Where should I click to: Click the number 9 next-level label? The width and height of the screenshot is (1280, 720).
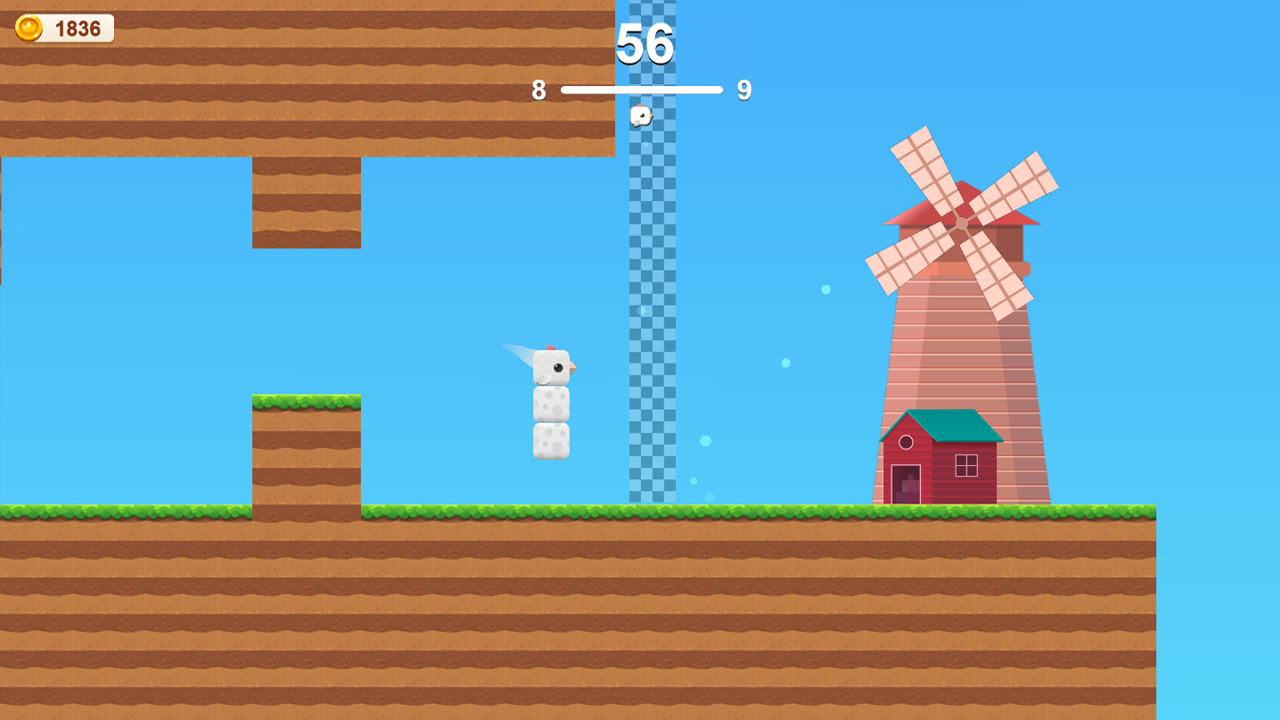point(744,90)
